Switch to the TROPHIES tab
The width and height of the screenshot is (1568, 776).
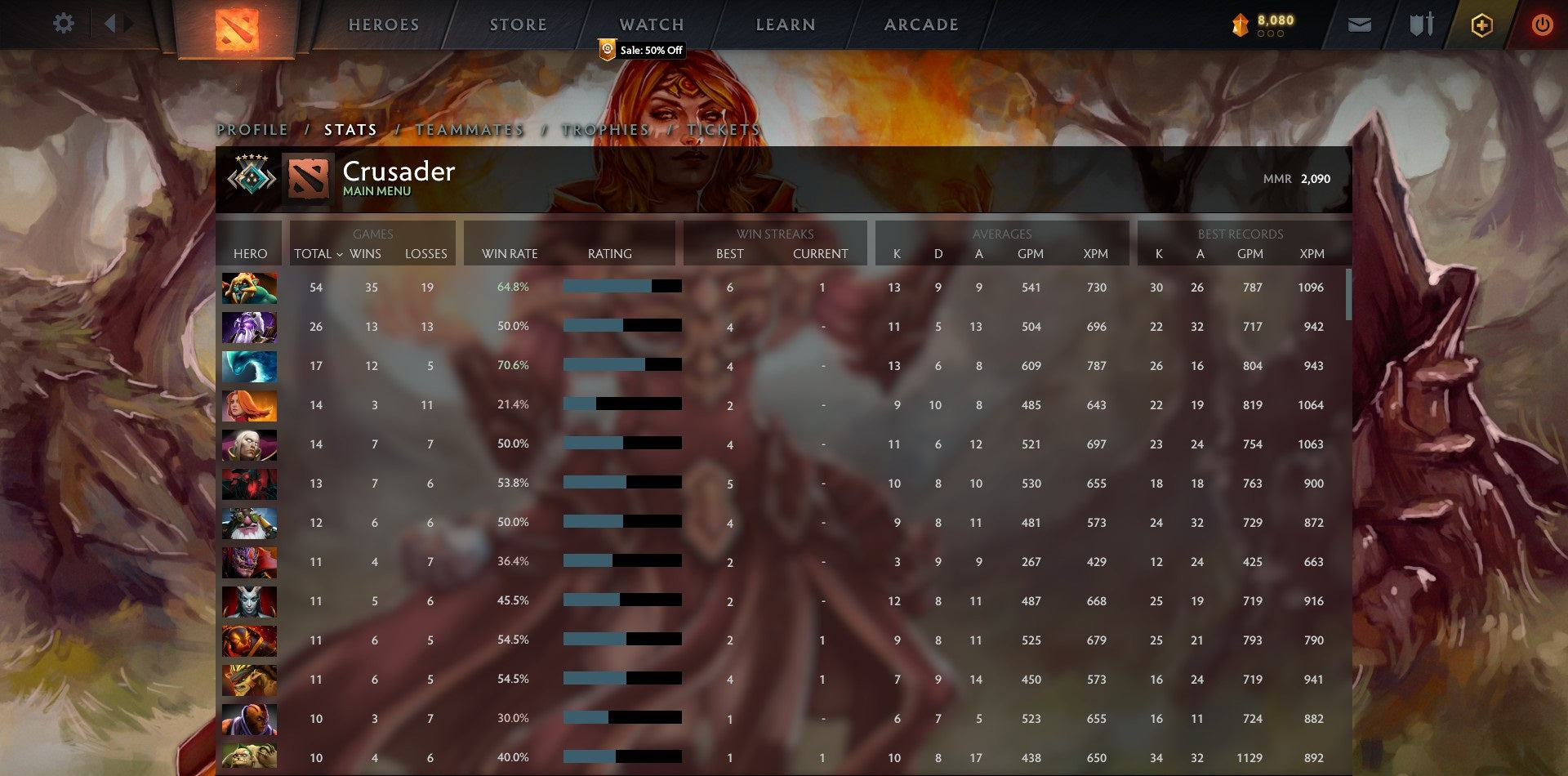(x=604, y=129)
